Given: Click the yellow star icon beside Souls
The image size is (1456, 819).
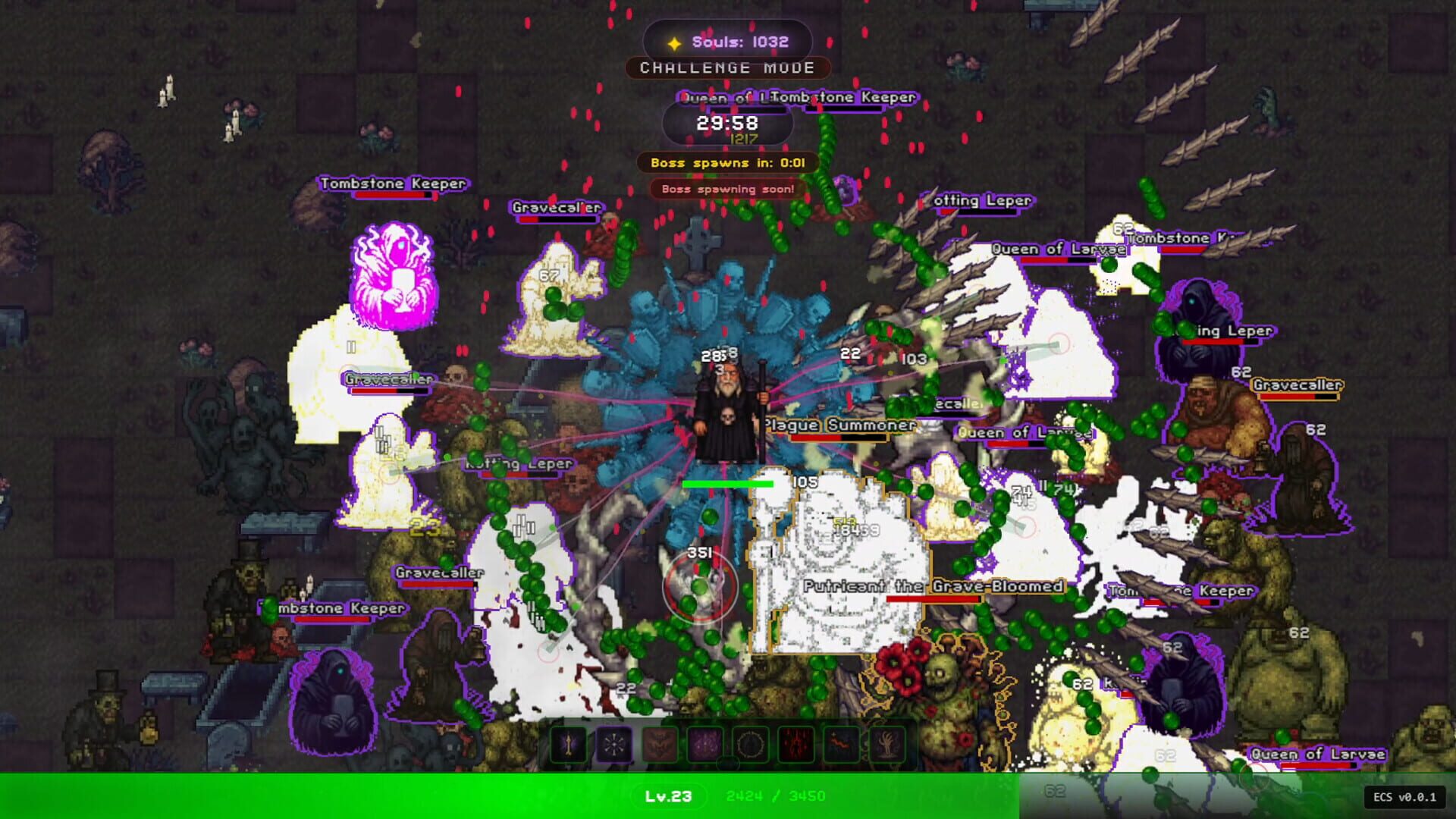Looking at the screenshot, I should pos(673,42).
